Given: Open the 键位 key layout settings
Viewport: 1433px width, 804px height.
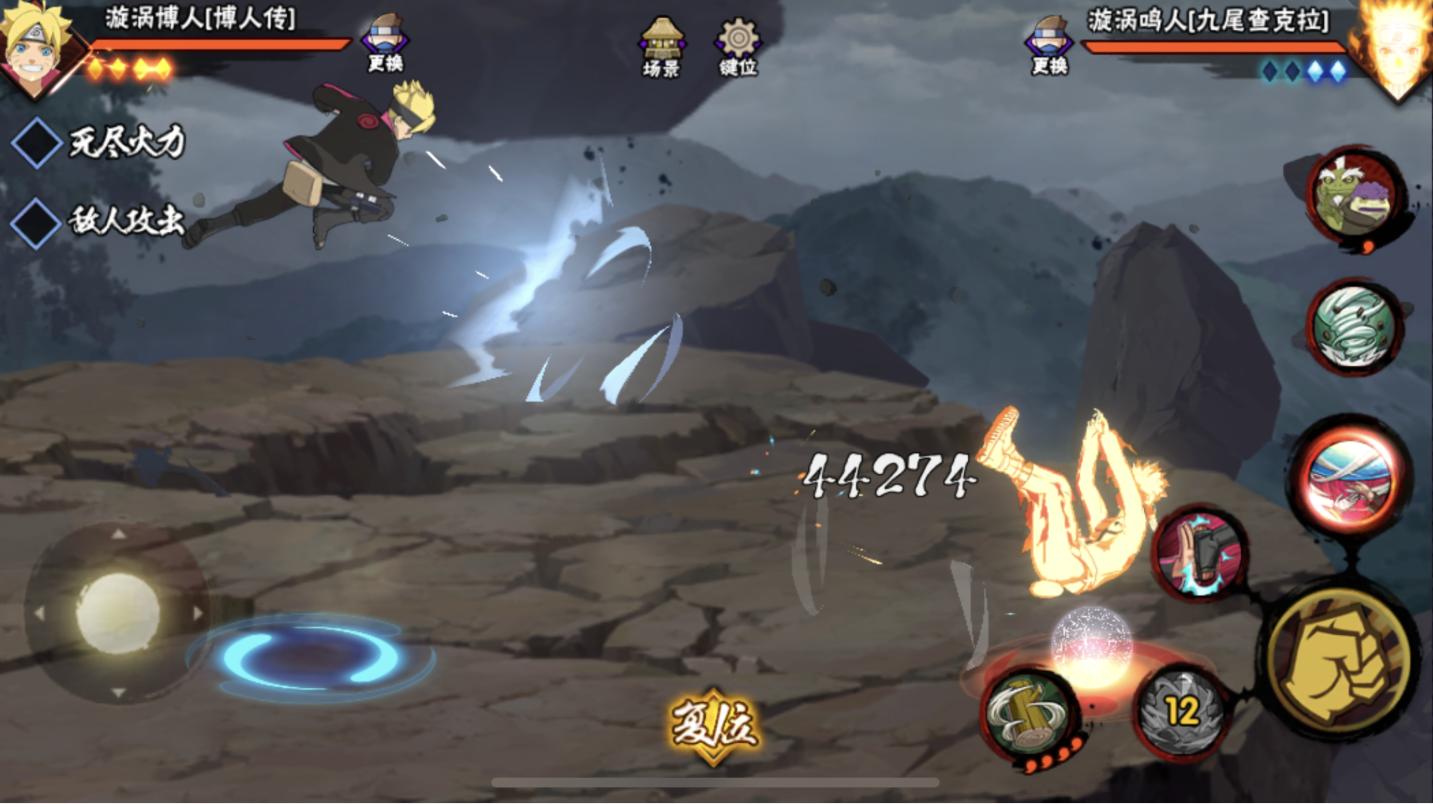Looking at the screenshot, I should point(739,45).
